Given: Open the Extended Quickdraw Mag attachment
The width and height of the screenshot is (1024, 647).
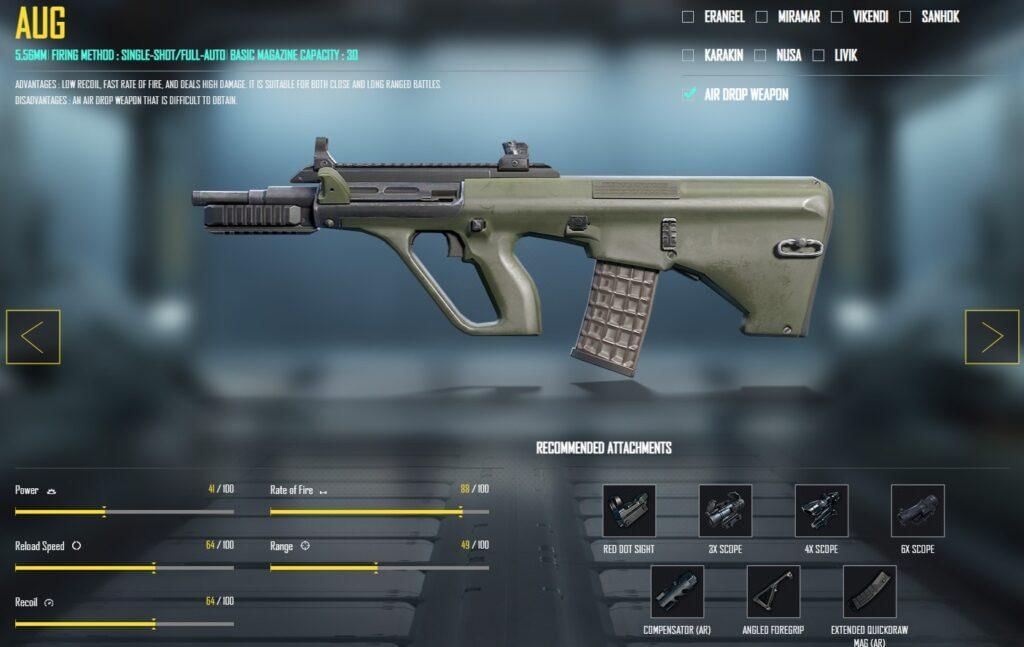Looking at the screenshot, I should [x=869, y=592].
